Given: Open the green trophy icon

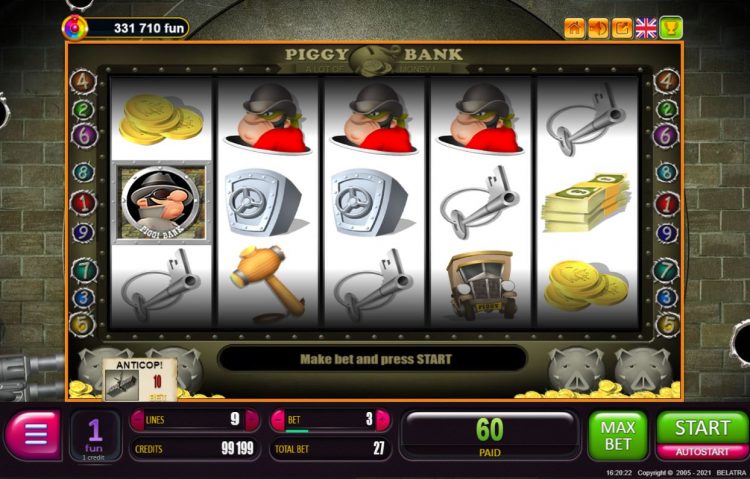Looking at the screenshot, I should pyautogui.click(x=671, y=28).
